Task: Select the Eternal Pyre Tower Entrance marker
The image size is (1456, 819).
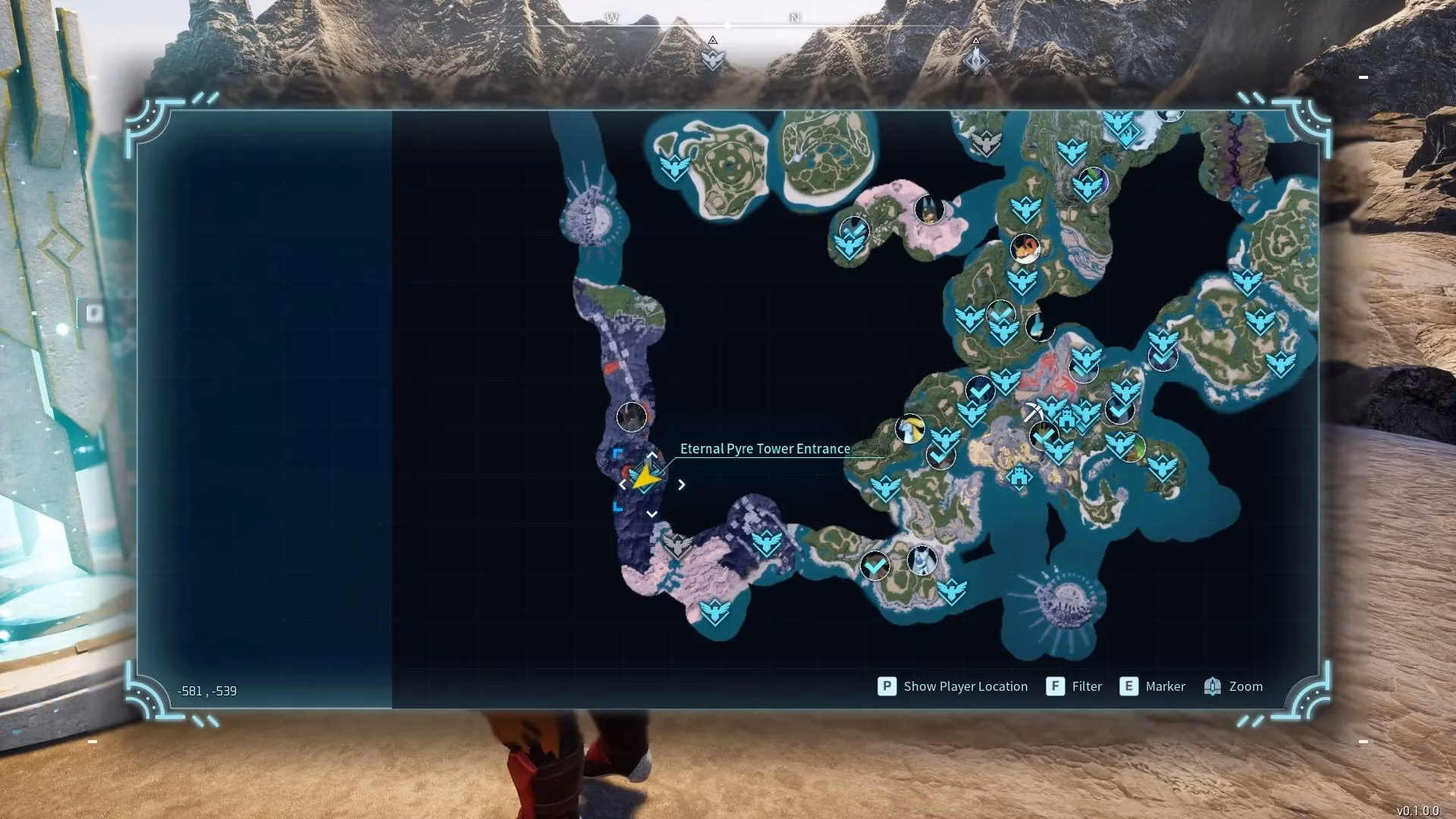Action: (x=645, y=479)
